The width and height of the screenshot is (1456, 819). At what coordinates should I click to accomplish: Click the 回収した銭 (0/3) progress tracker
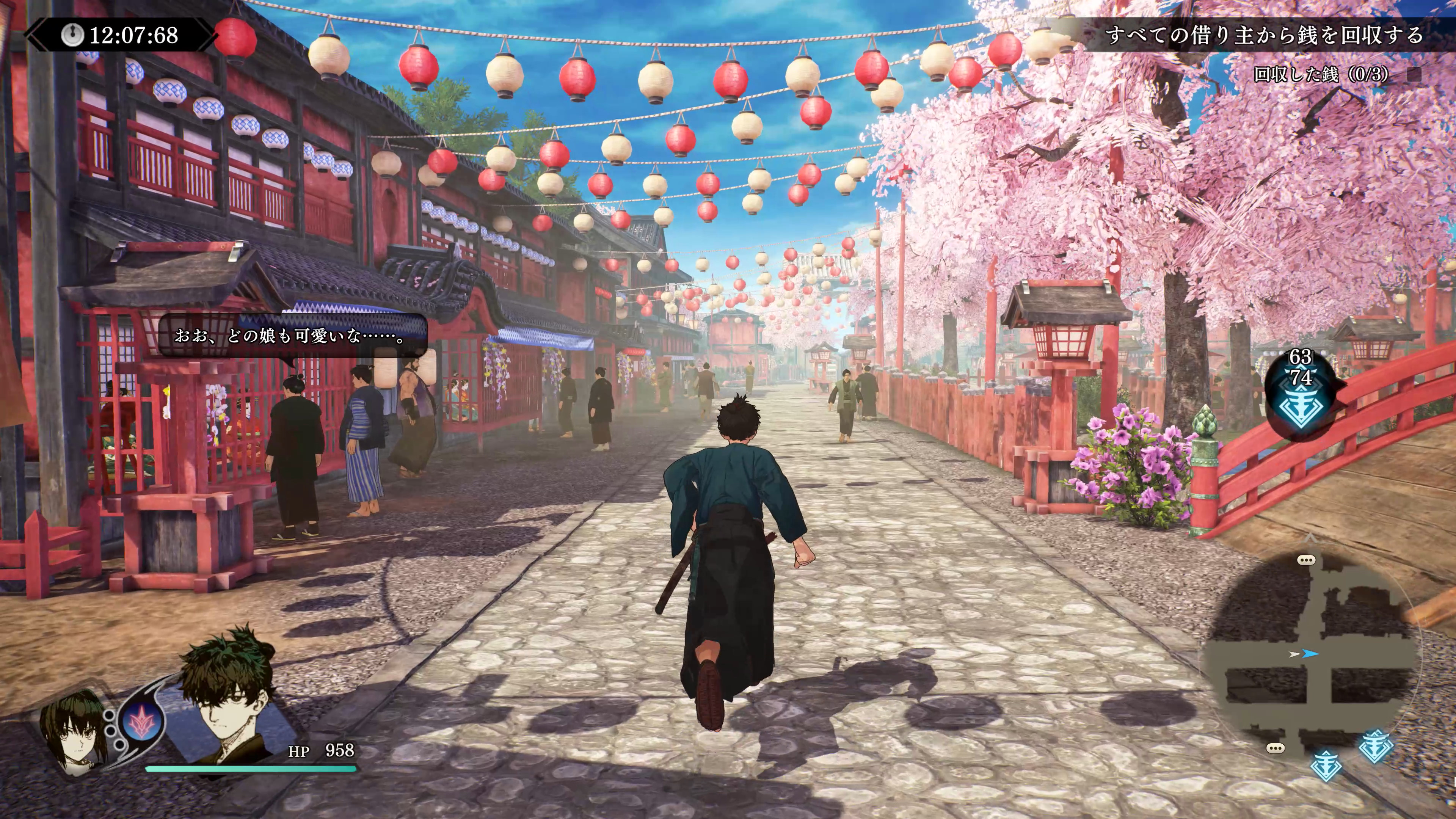click(1320, 74)
